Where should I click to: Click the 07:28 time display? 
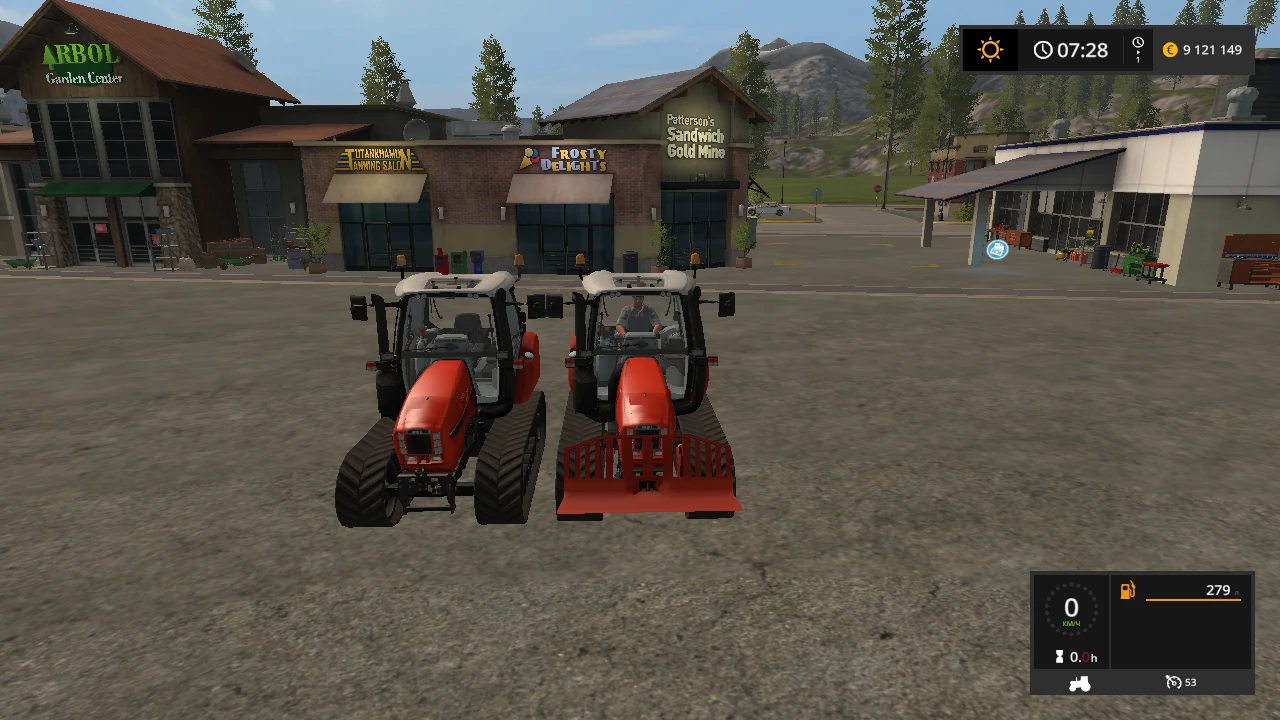click(1083, 49)
